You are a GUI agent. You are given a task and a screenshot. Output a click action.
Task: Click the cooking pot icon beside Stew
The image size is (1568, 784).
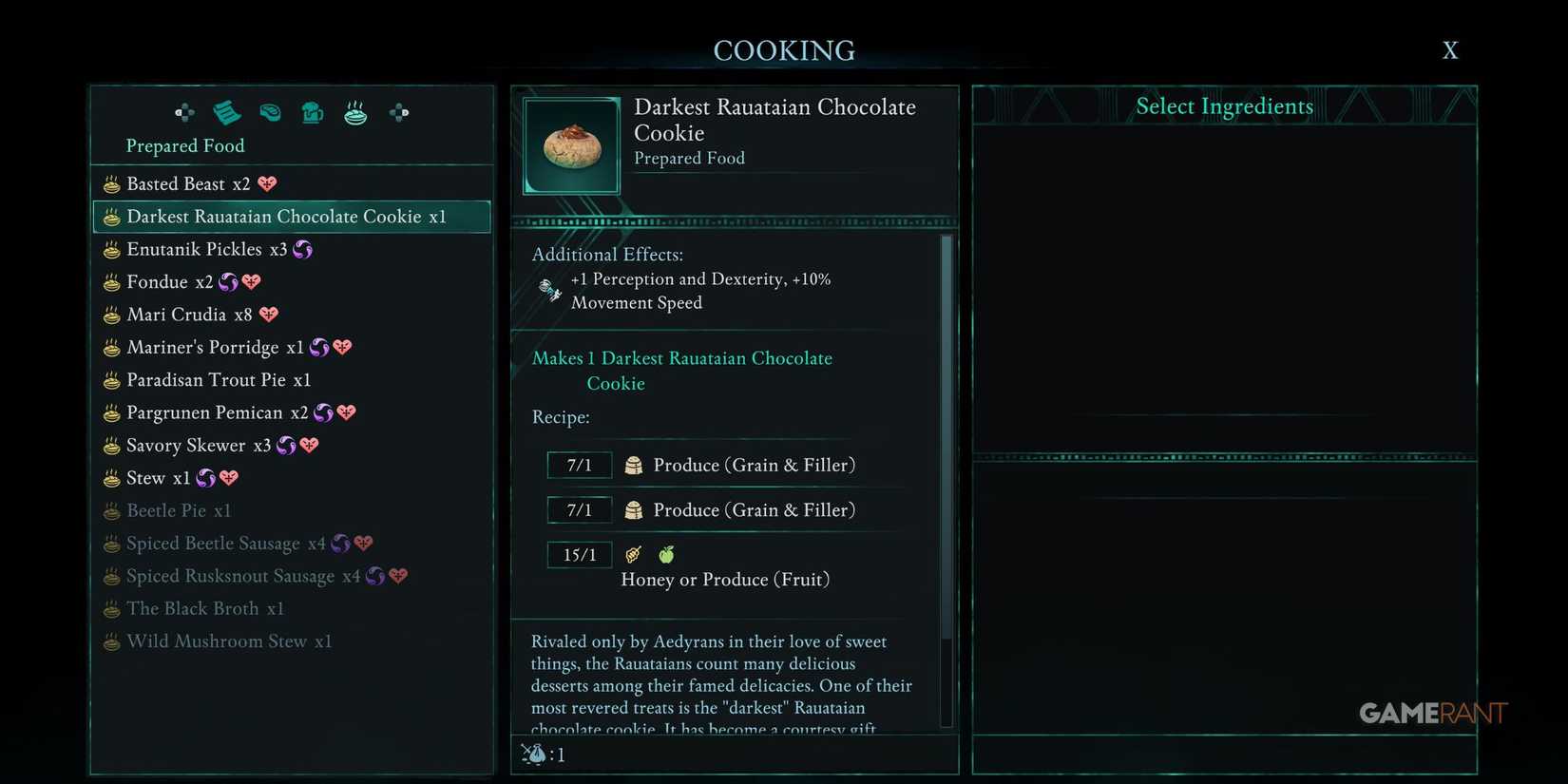109,477
